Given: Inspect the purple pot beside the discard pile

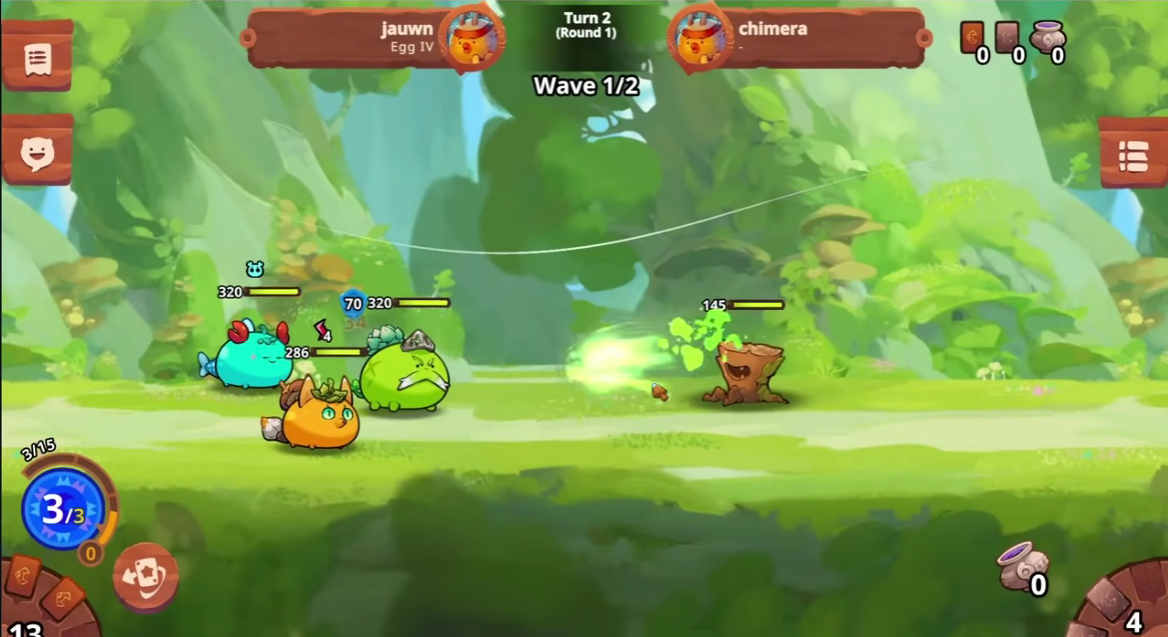Looking at the screenshot, I should click(1020, 565).
